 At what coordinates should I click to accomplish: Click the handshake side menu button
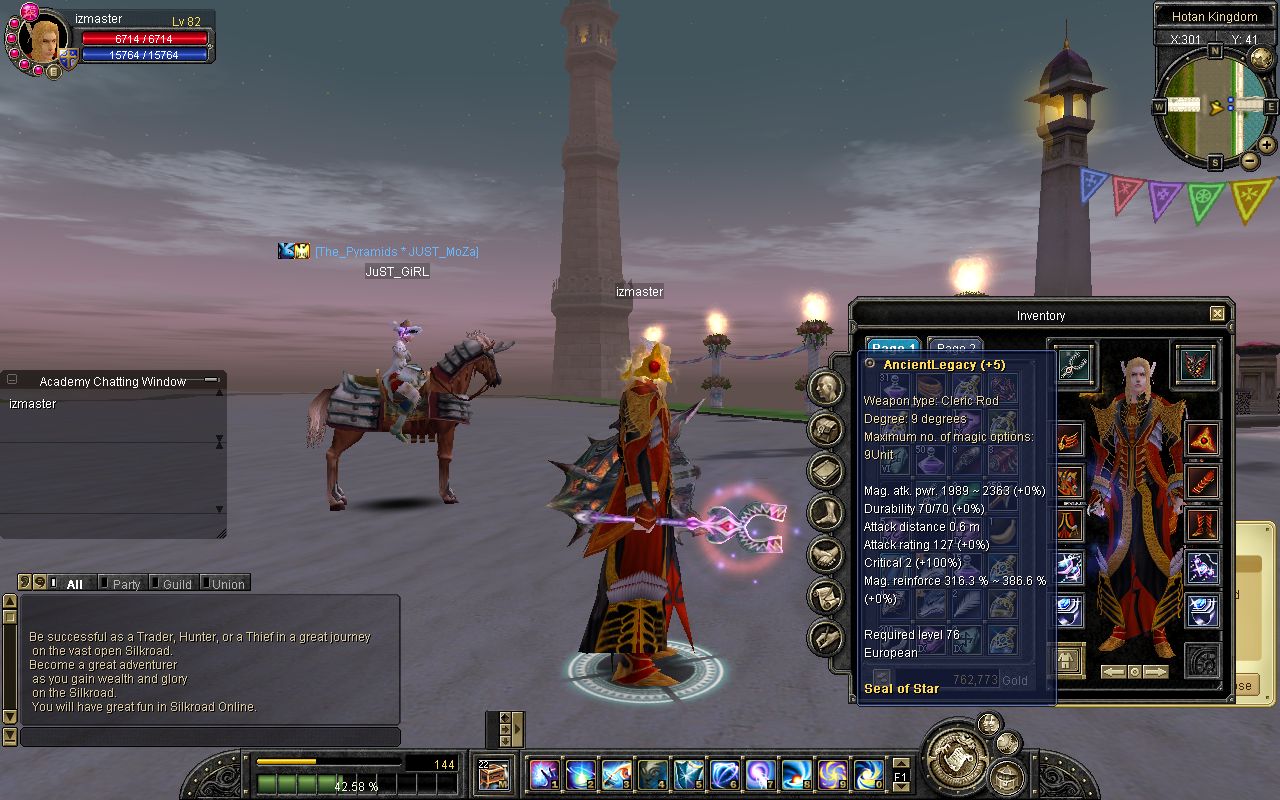point(826,553)
